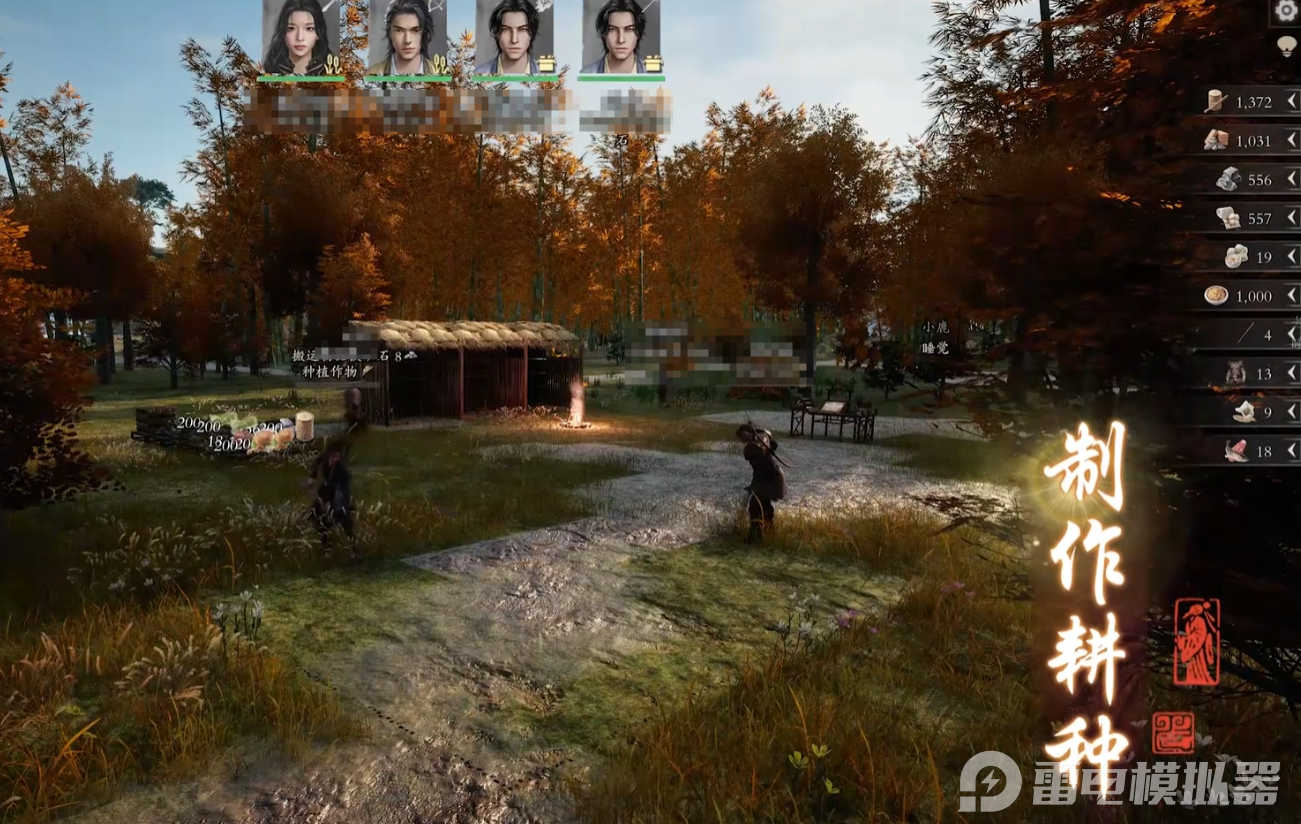The height and width of the screenshot is (824, 1301).
Task: Expand the food bowl row showing 1,000
Action: point(1291,296)
